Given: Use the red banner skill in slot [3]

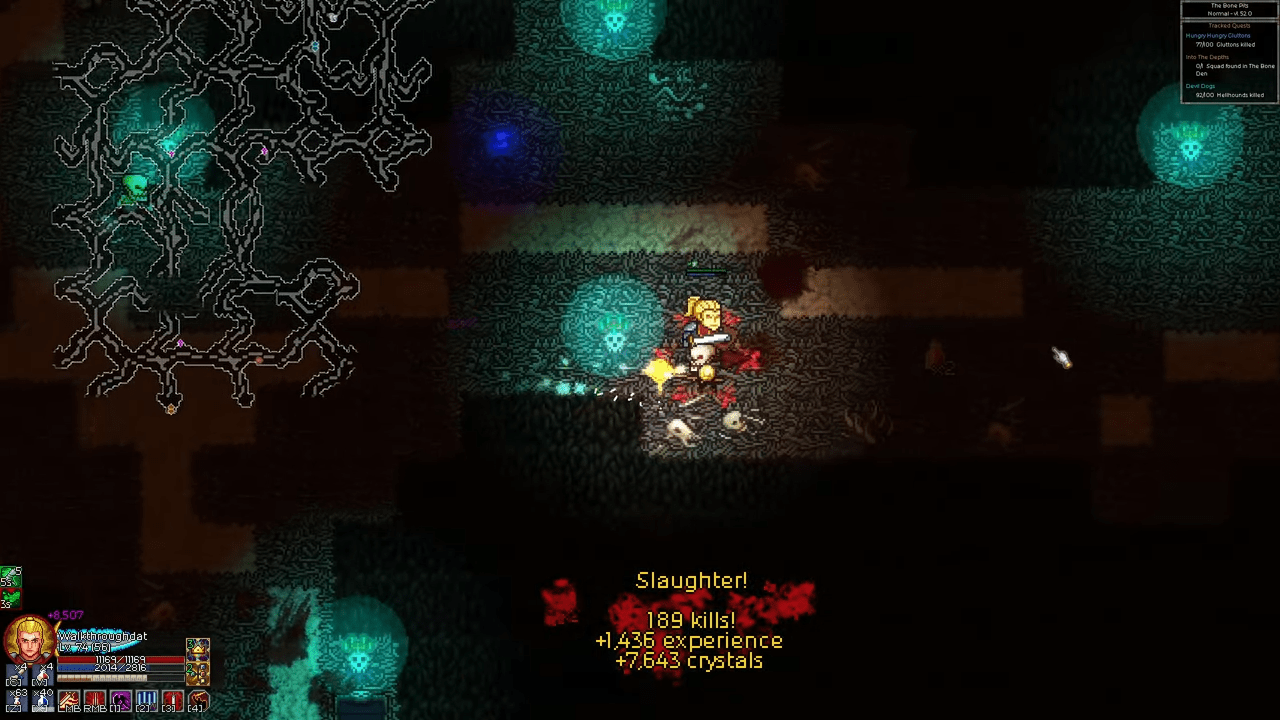Looking at the screenshot, I should [x=173, y=700].
